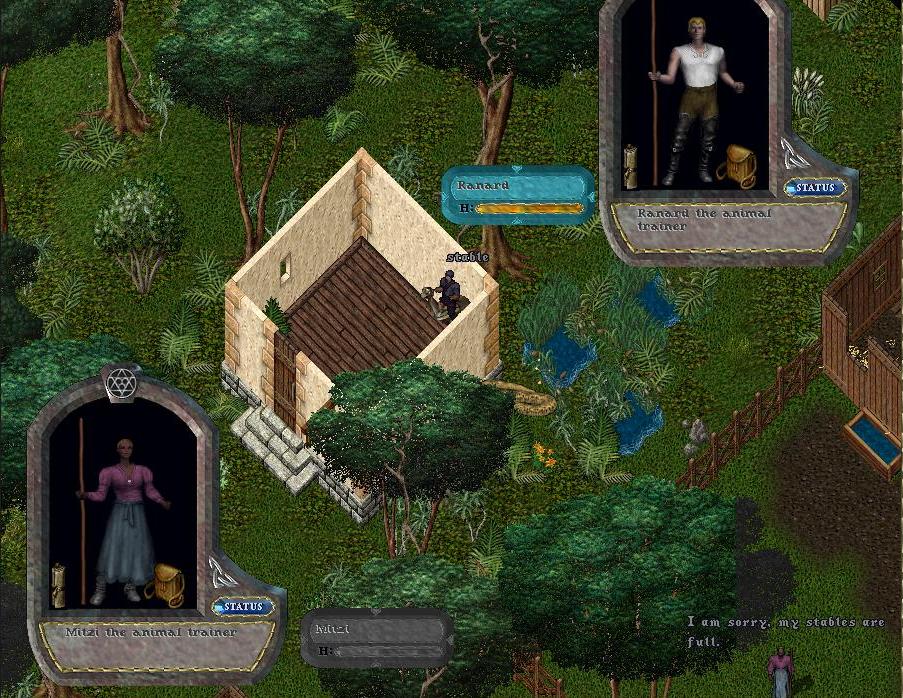Viewport: 903px width, 698px height.
Task: Open Mitzi's STATUS button
Action: (243, 606)
